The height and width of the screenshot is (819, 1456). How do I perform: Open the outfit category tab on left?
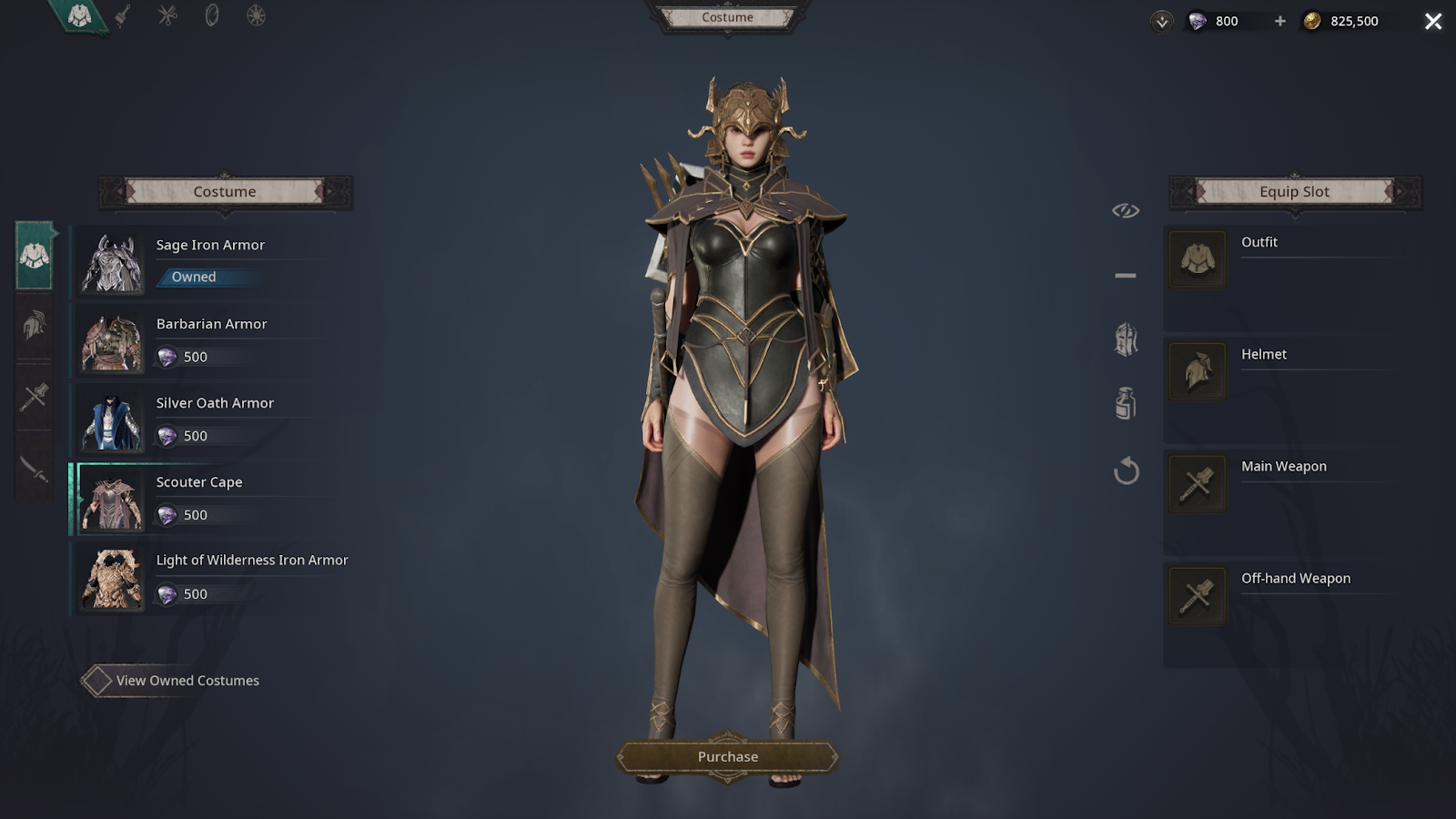[35, 257]
